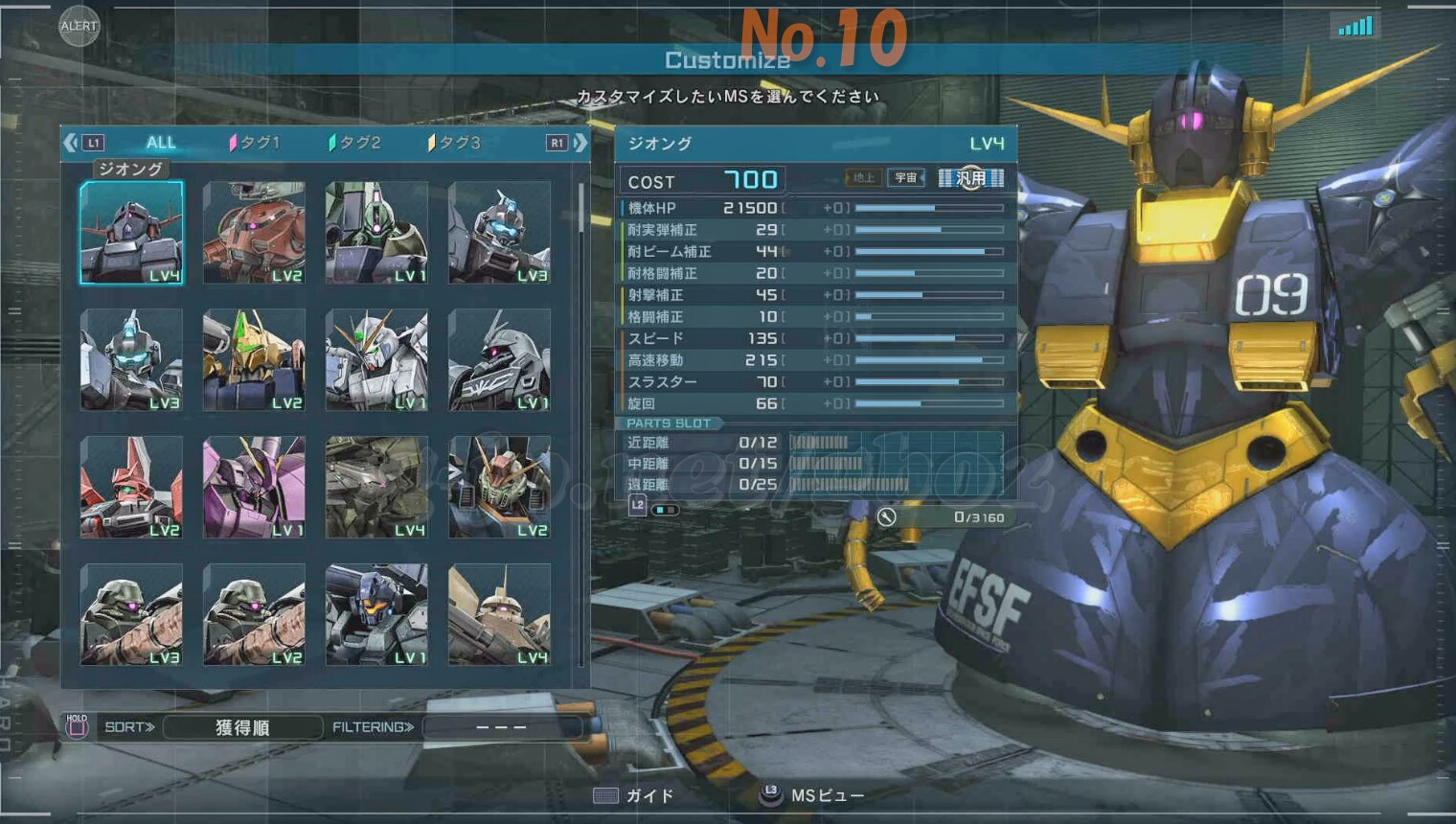1456x824 pixels.
Task: Click the right arrow beside the tag tabs
Action: click(580, 143)
